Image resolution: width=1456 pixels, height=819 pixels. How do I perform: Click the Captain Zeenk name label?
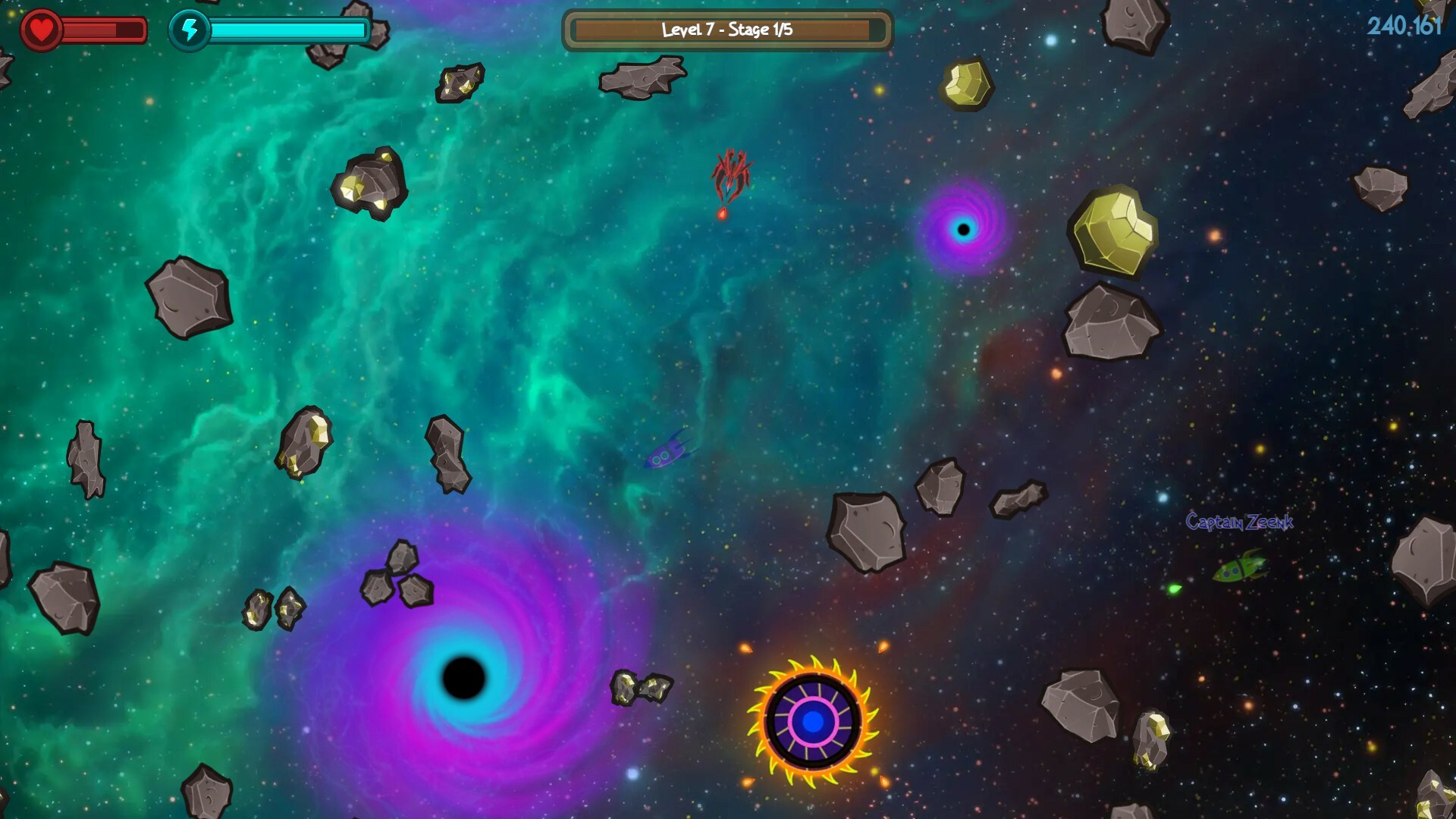1239,521
